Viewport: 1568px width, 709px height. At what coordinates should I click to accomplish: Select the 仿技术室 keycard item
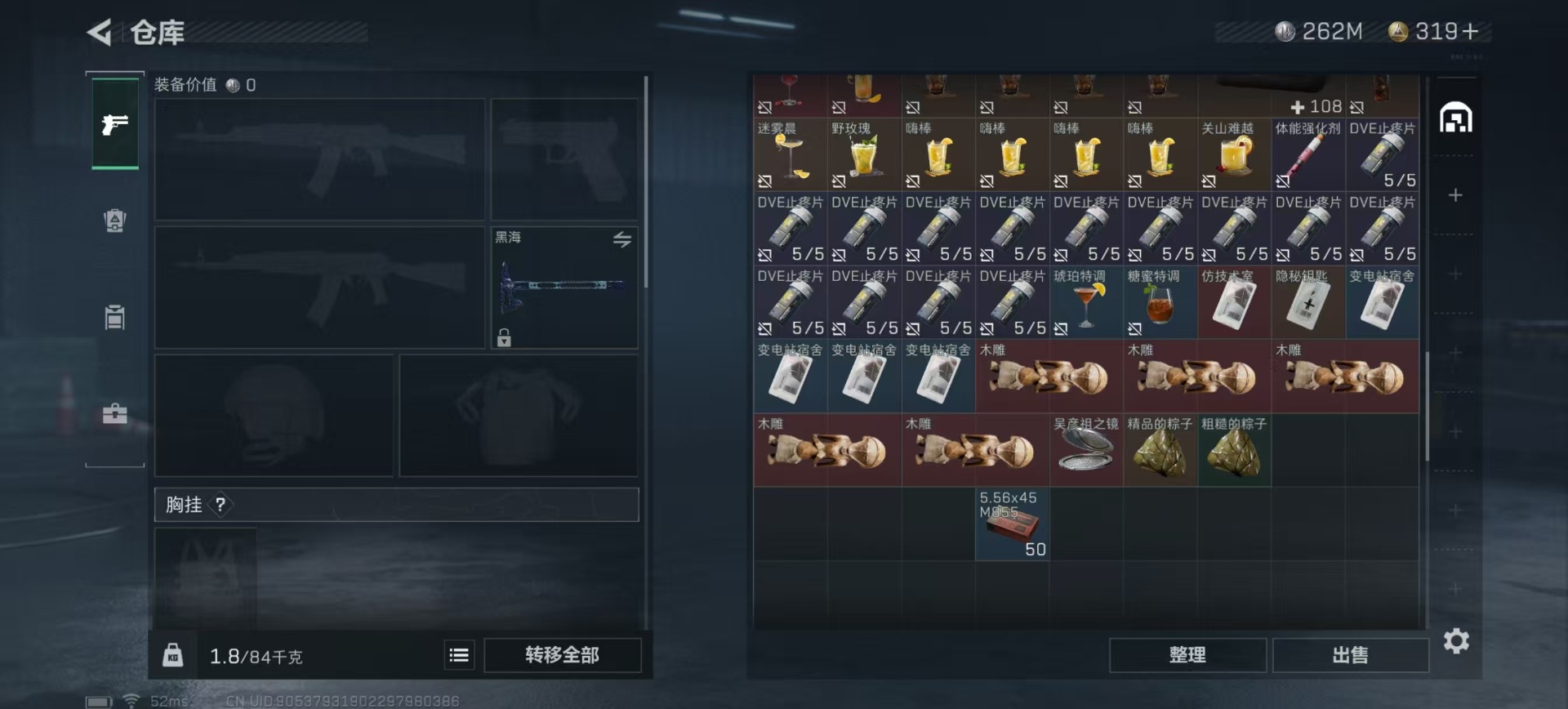(x=1234, y=302)
